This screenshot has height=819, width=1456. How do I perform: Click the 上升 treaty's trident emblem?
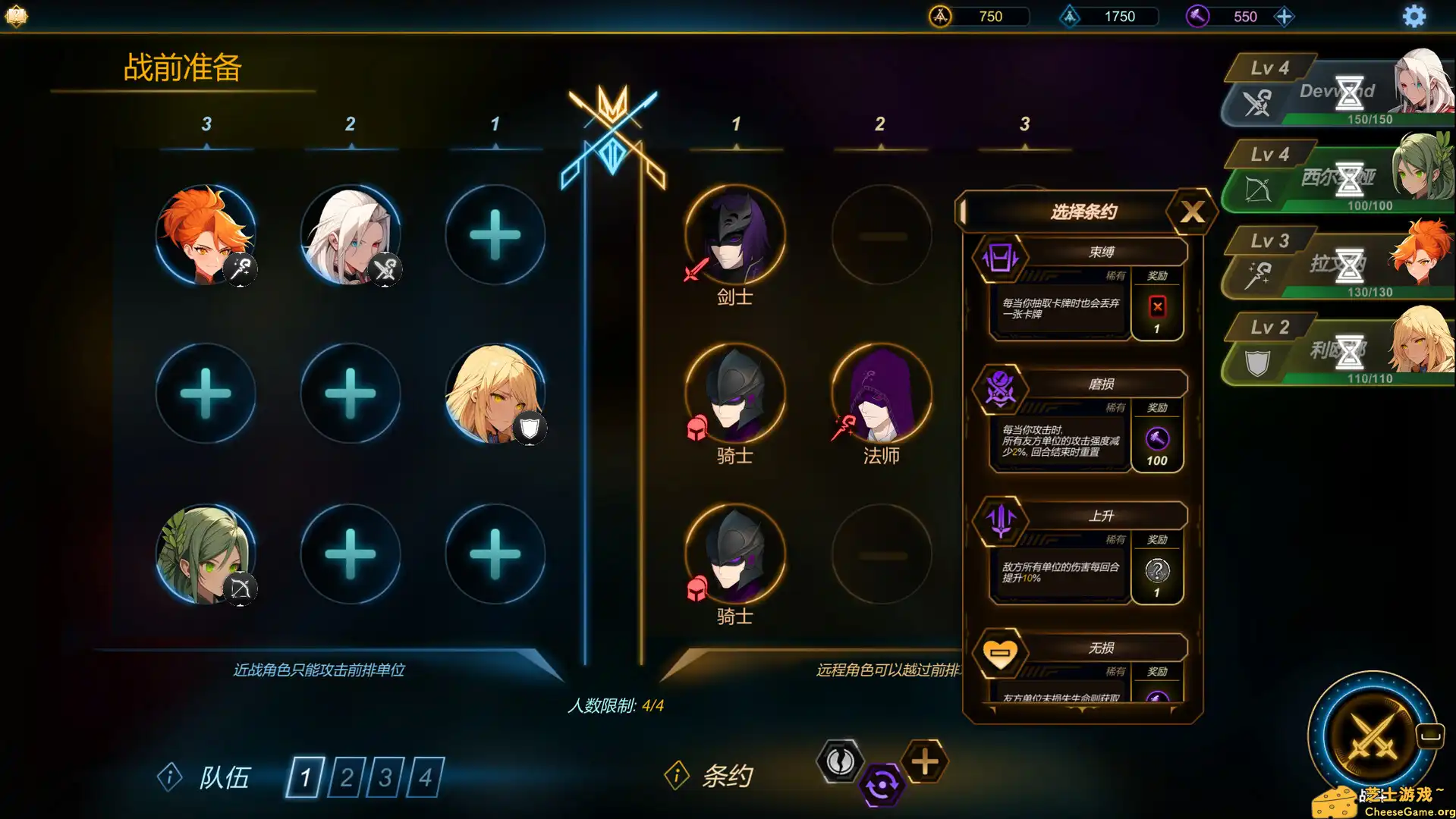1000,522
